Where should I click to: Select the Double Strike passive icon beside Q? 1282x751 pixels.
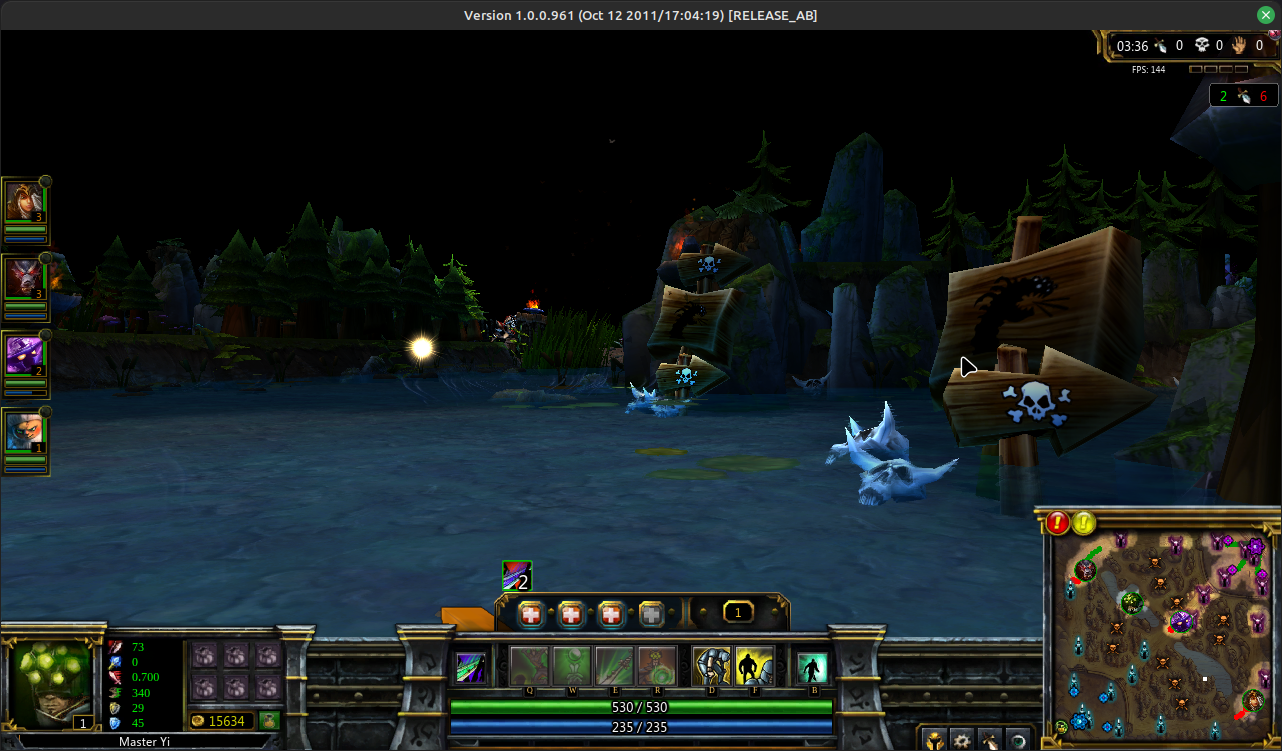(471, 667)
